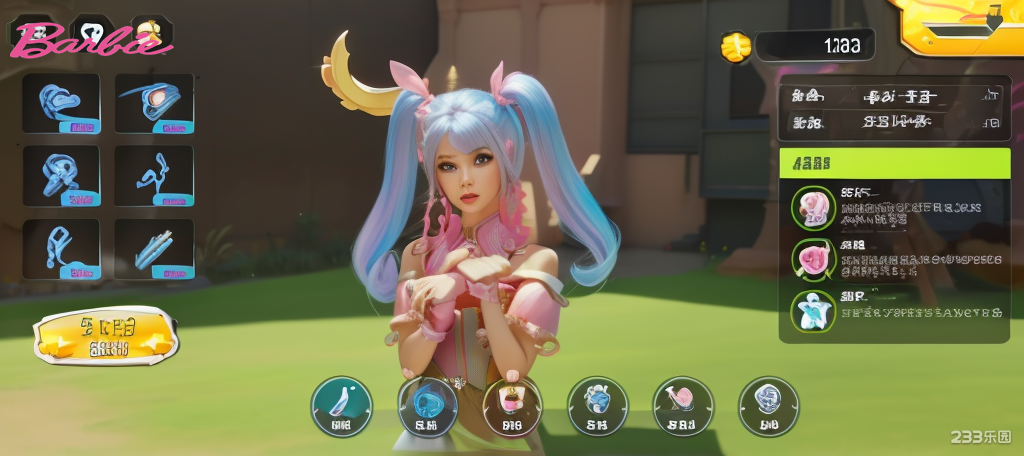Image resolution: width=1024 pixels, height=456 pixels.
Task: Select the list row with white dress icon
Action: [895, 311]
